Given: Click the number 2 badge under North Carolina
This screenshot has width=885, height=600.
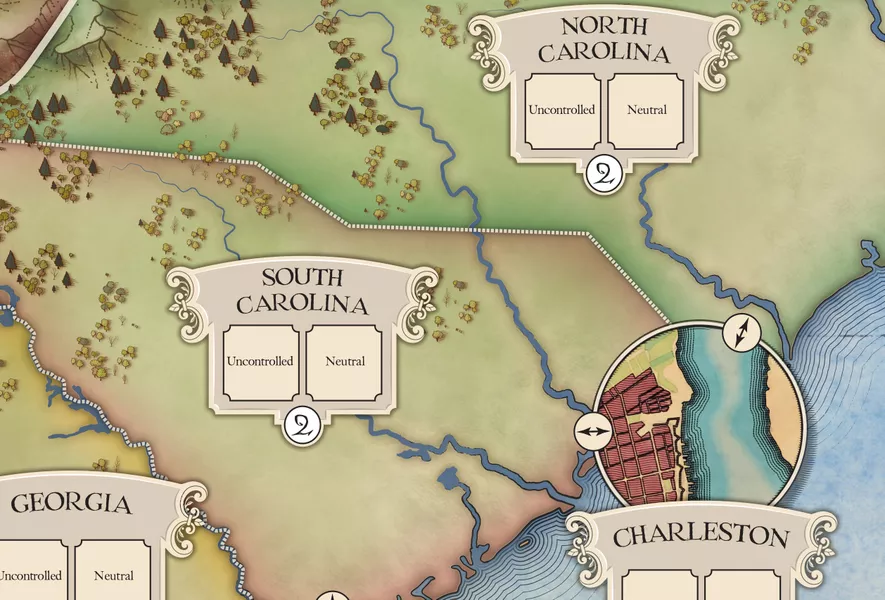Looking at the screenshot, I should [x=606, y=174].
